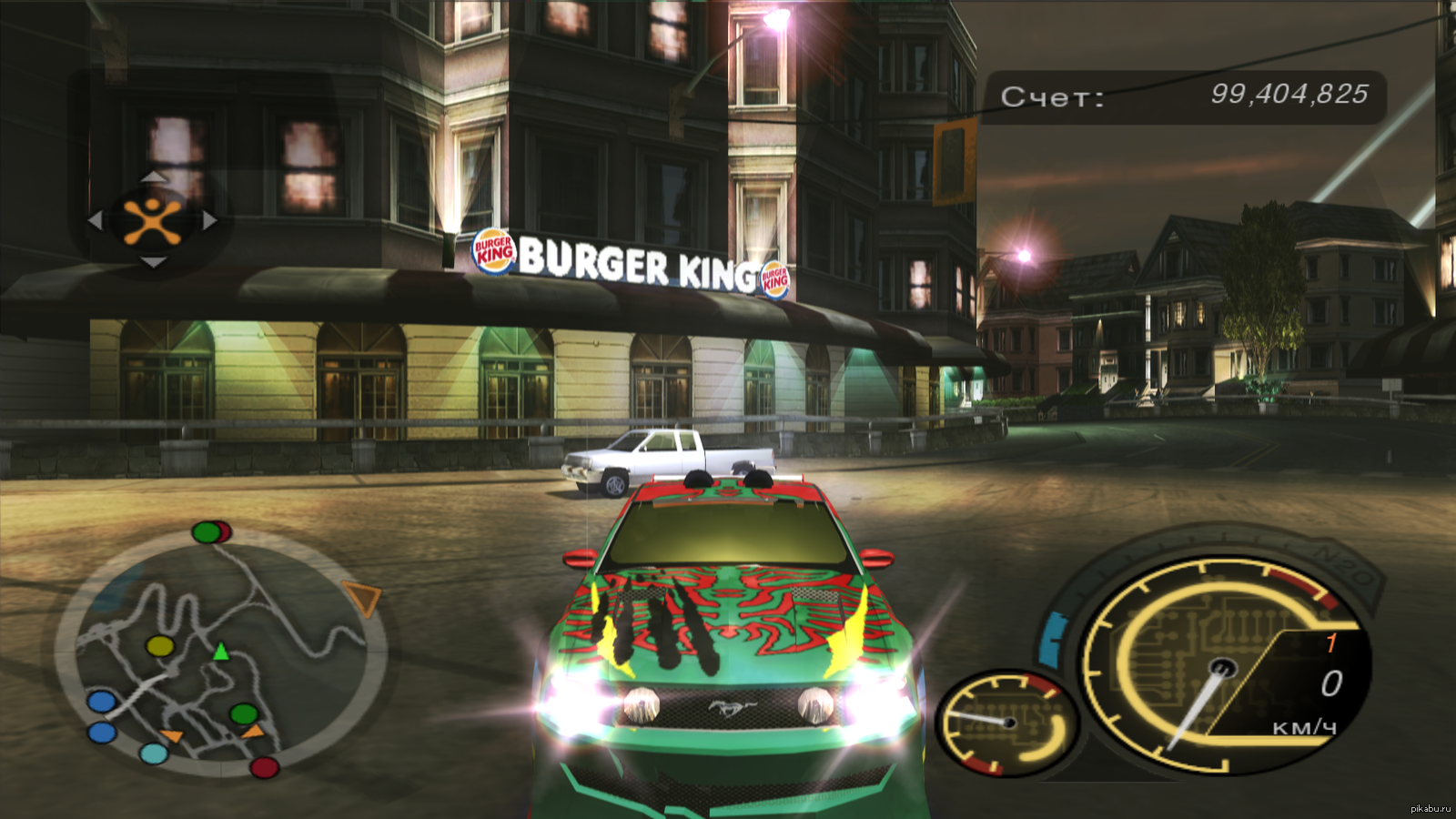Choose the light cyan marker on the minimap
This screenshot has width=1456, height=819.
pos(154,753)
